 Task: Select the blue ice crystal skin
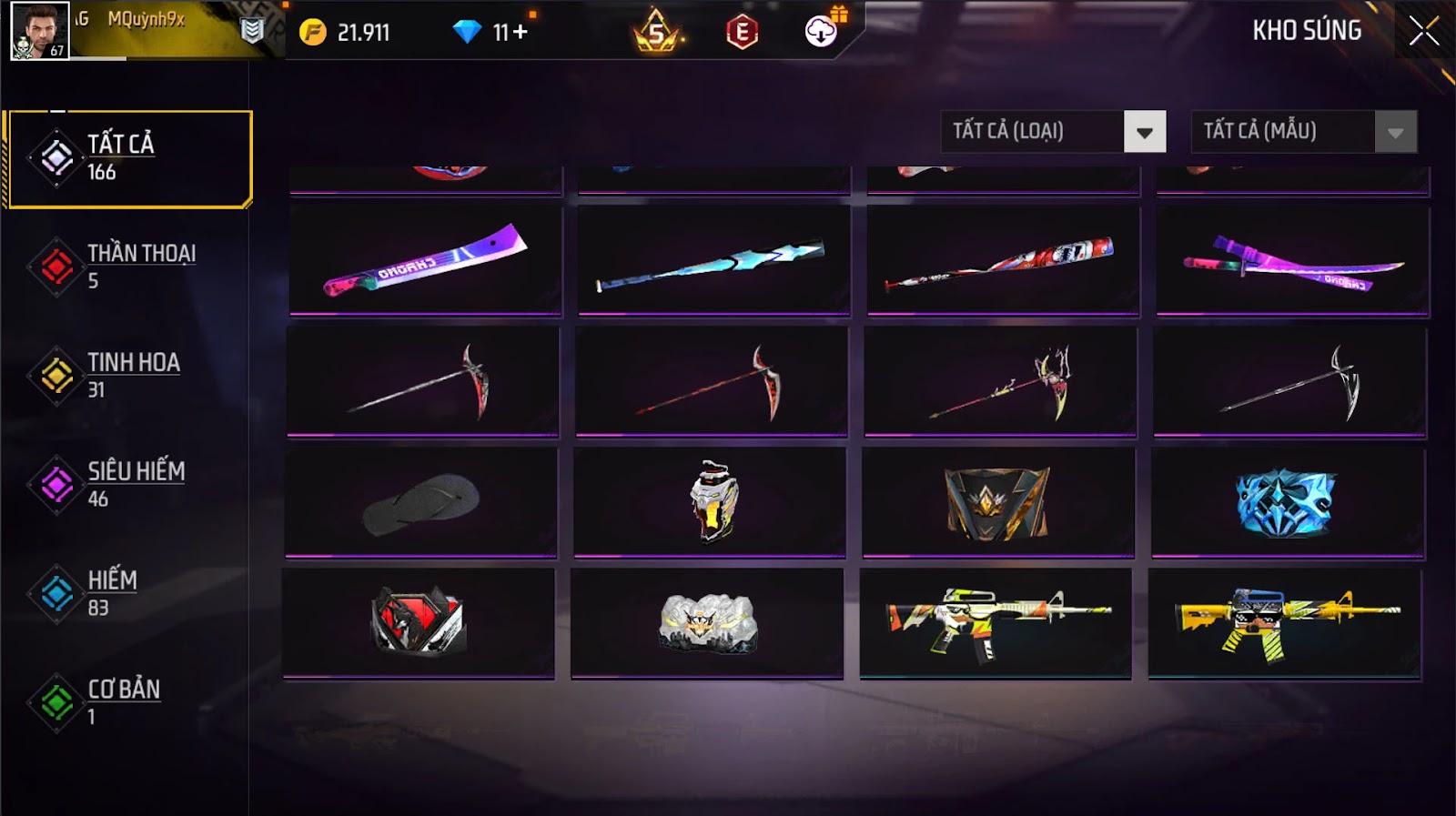(1287, 502)
